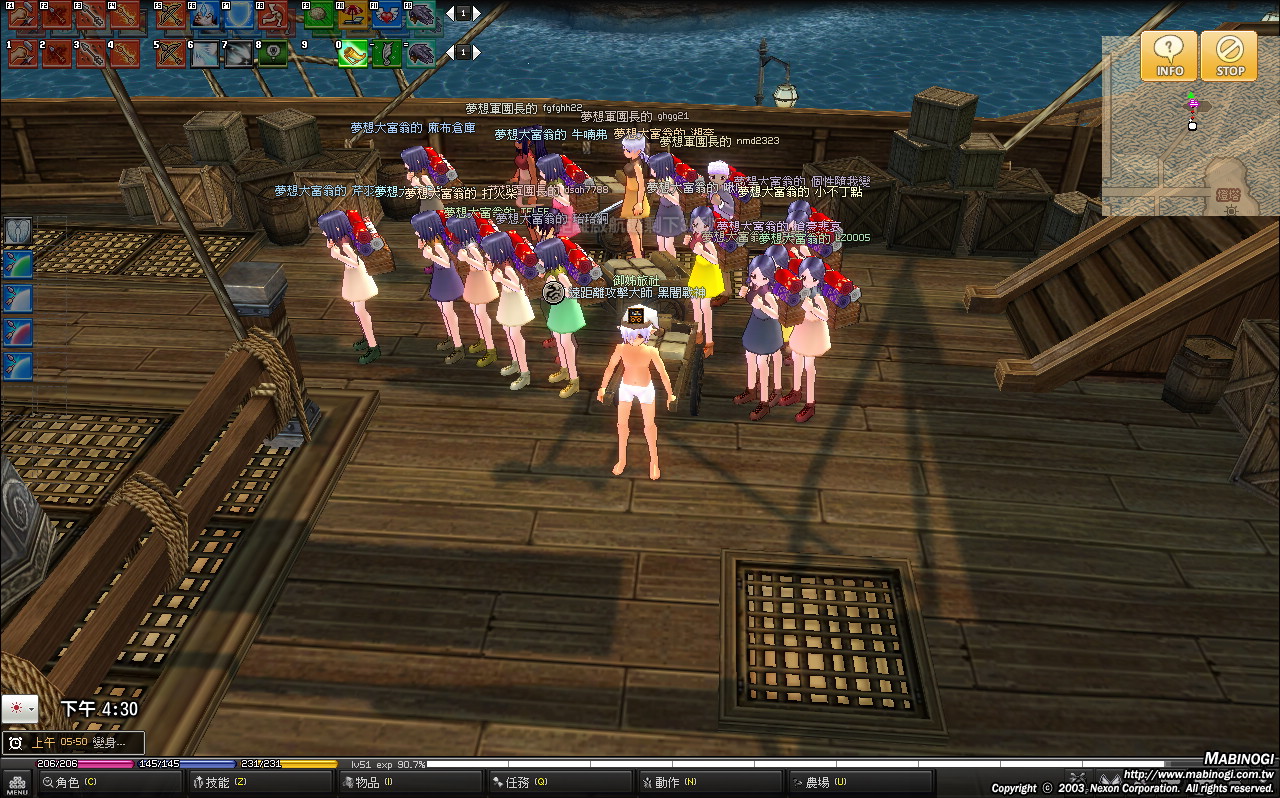1280x798 pixels.
Task: Open the weather sun icon dropdown
Action: [20, 709]
